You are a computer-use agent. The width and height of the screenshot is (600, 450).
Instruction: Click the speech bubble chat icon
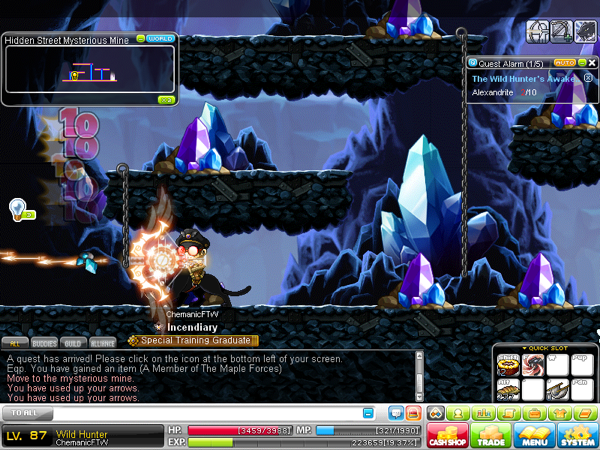pos(394,412)
